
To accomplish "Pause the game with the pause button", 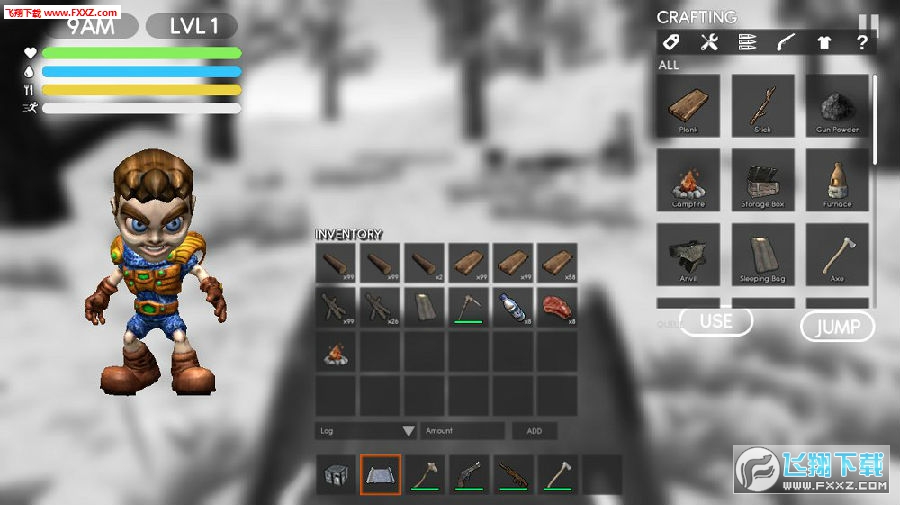I will [867, 21].
